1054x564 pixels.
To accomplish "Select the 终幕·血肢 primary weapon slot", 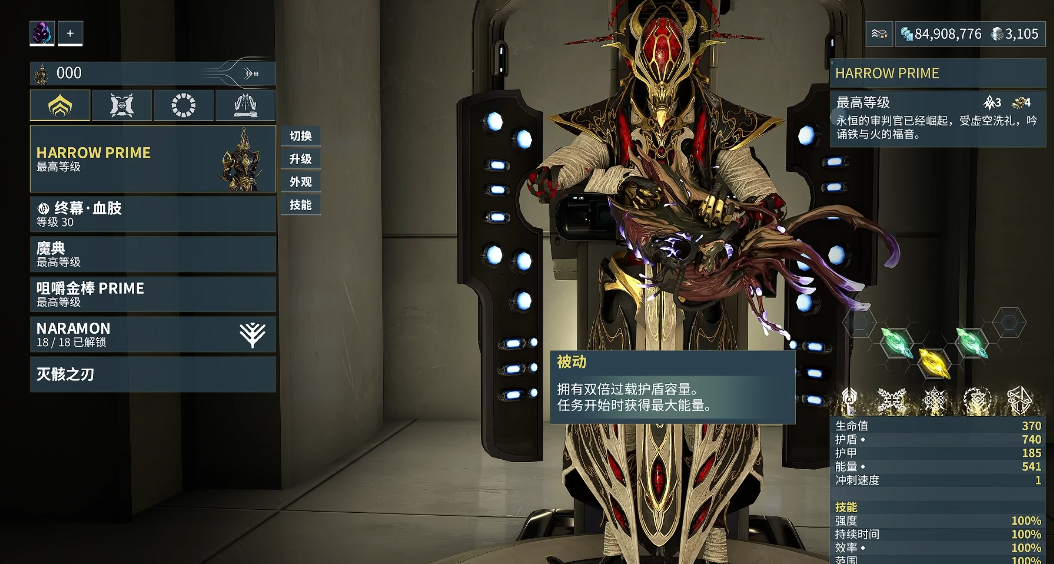I will coord(152,214).
